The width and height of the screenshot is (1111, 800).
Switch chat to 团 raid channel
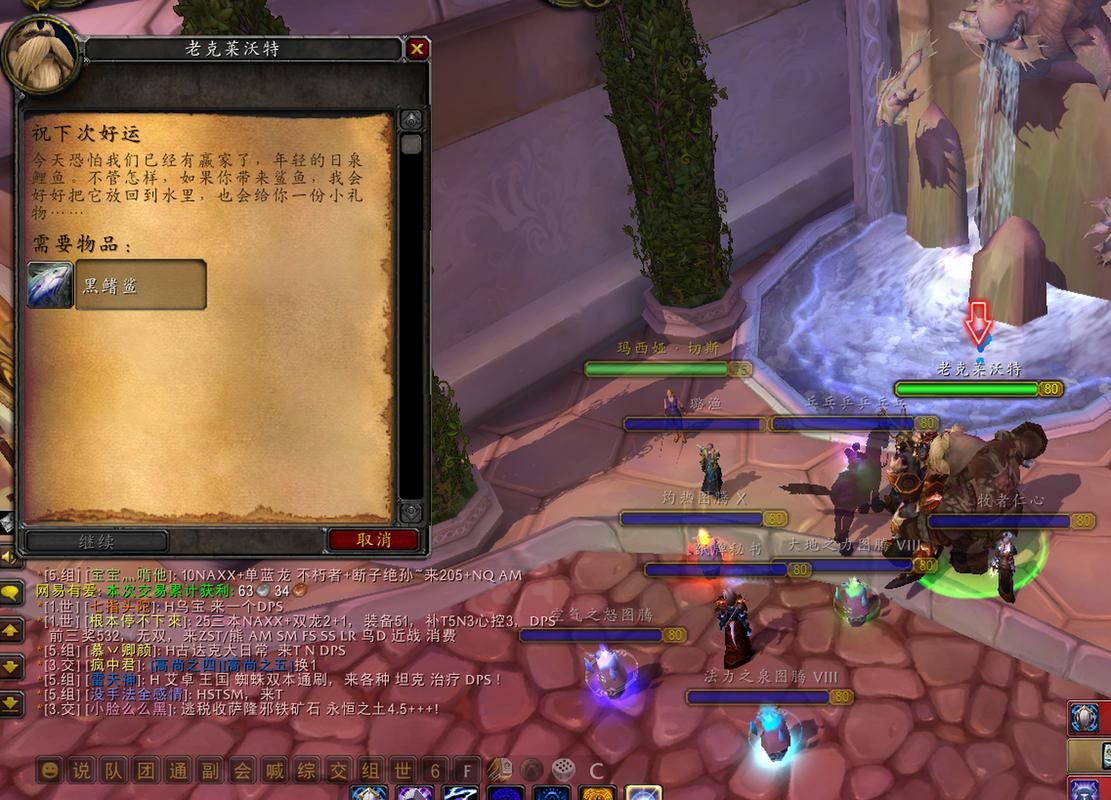click(145, 771)
